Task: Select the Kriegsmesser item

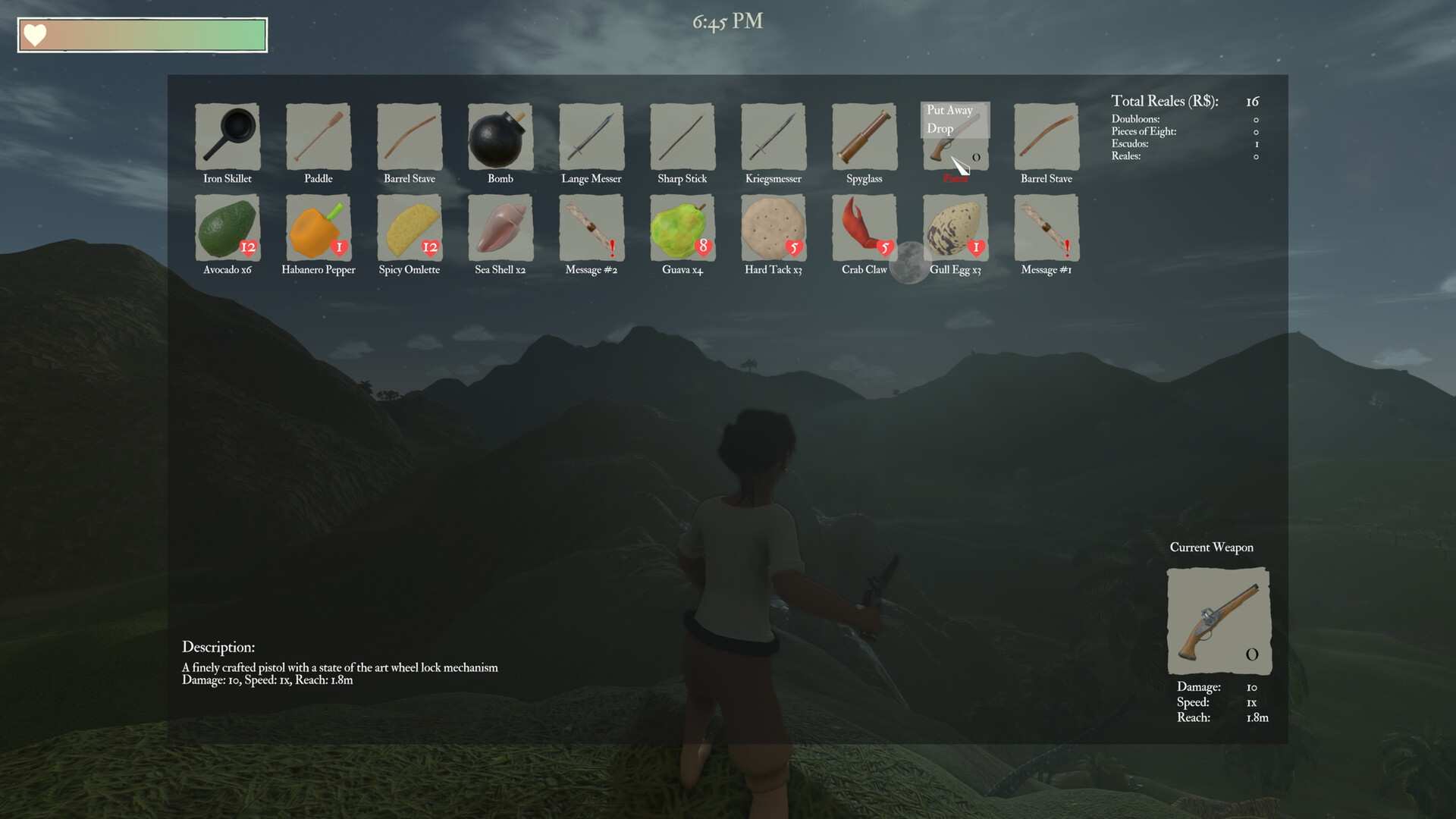Action: (x=773, y=138)
